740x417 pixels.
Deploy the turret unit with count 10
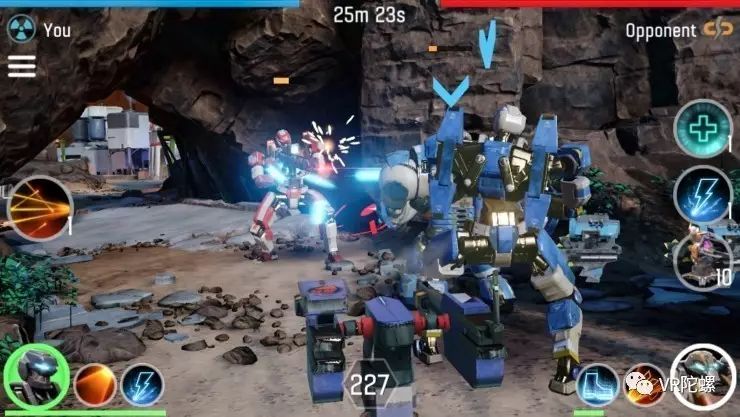702,260
